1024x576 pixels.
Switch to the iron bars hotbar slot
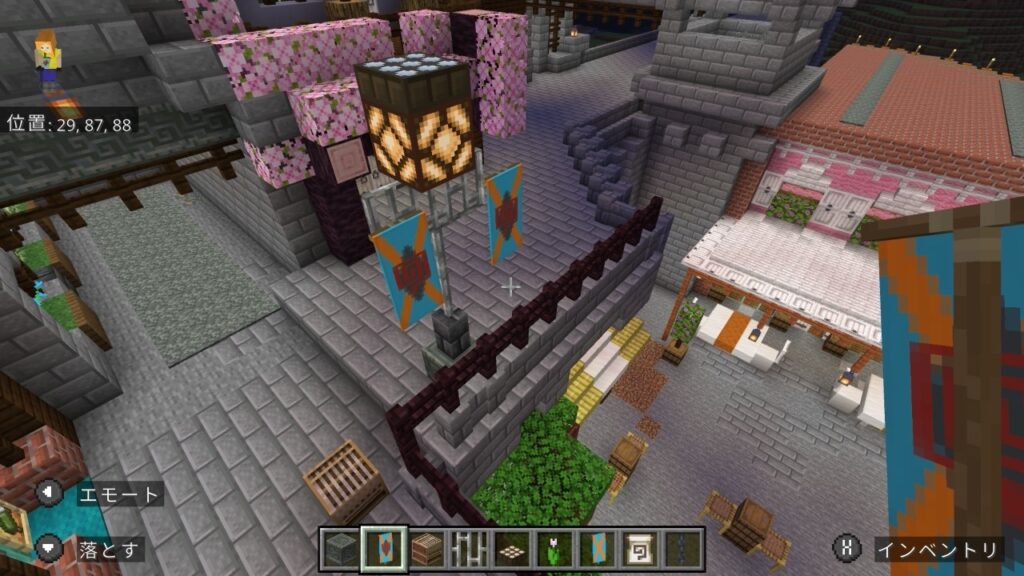pyautogui.click(x=469, y=549)
